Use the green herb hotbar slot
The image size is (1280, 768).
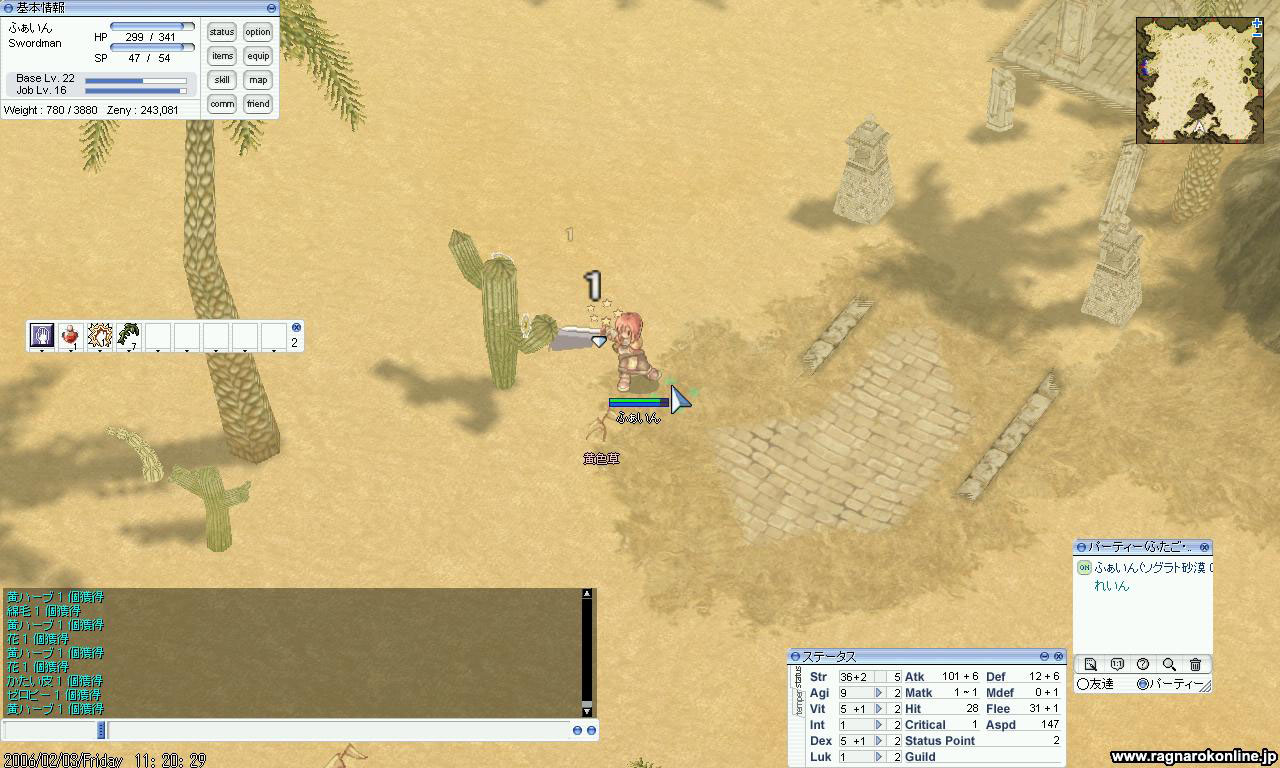pos(128,336)
